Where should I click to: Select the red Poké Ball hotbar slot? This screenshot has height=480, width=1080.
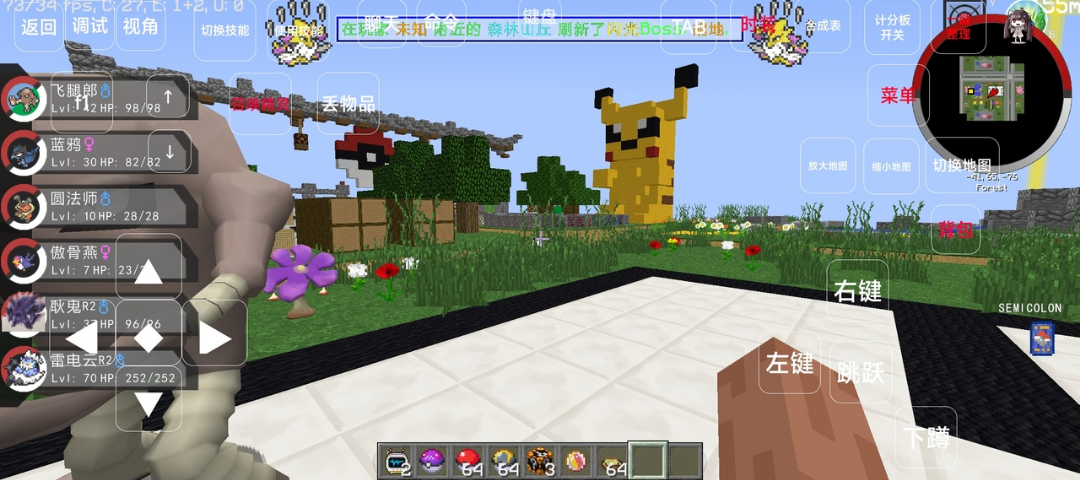468,461
